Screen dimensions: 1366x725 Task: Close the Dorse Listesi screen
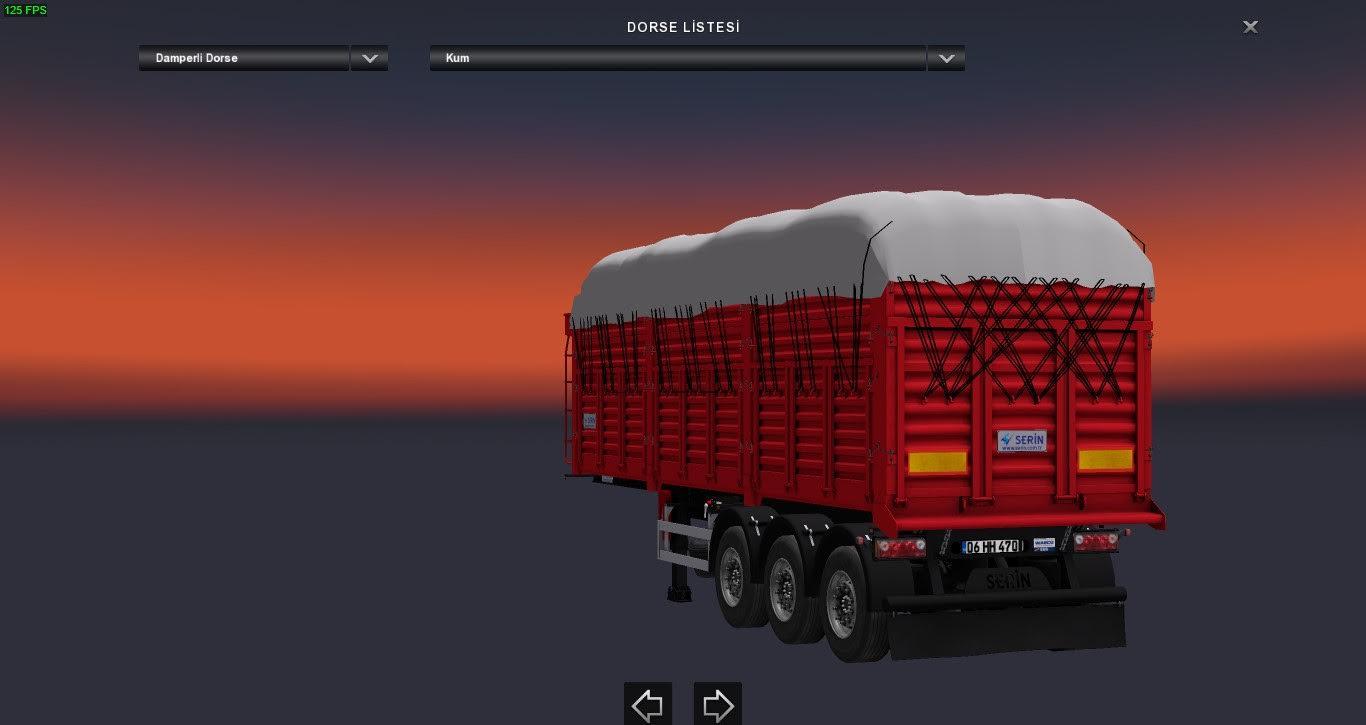(x=1250, y=27)
